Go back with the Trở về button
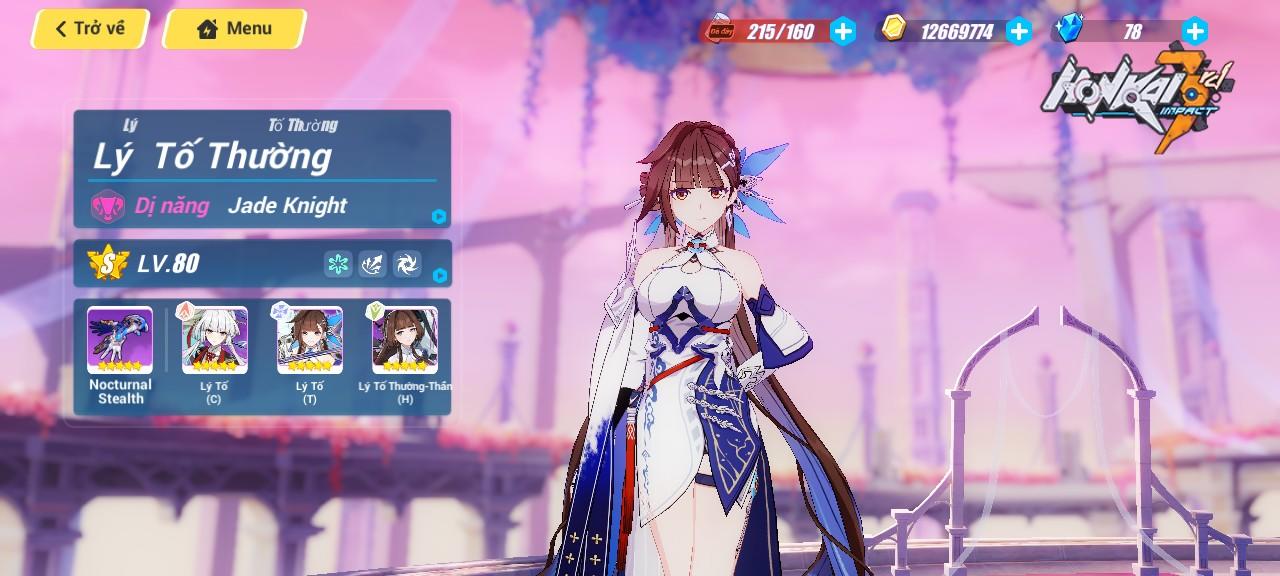The image size is (1280, 576). click(90, 29)
